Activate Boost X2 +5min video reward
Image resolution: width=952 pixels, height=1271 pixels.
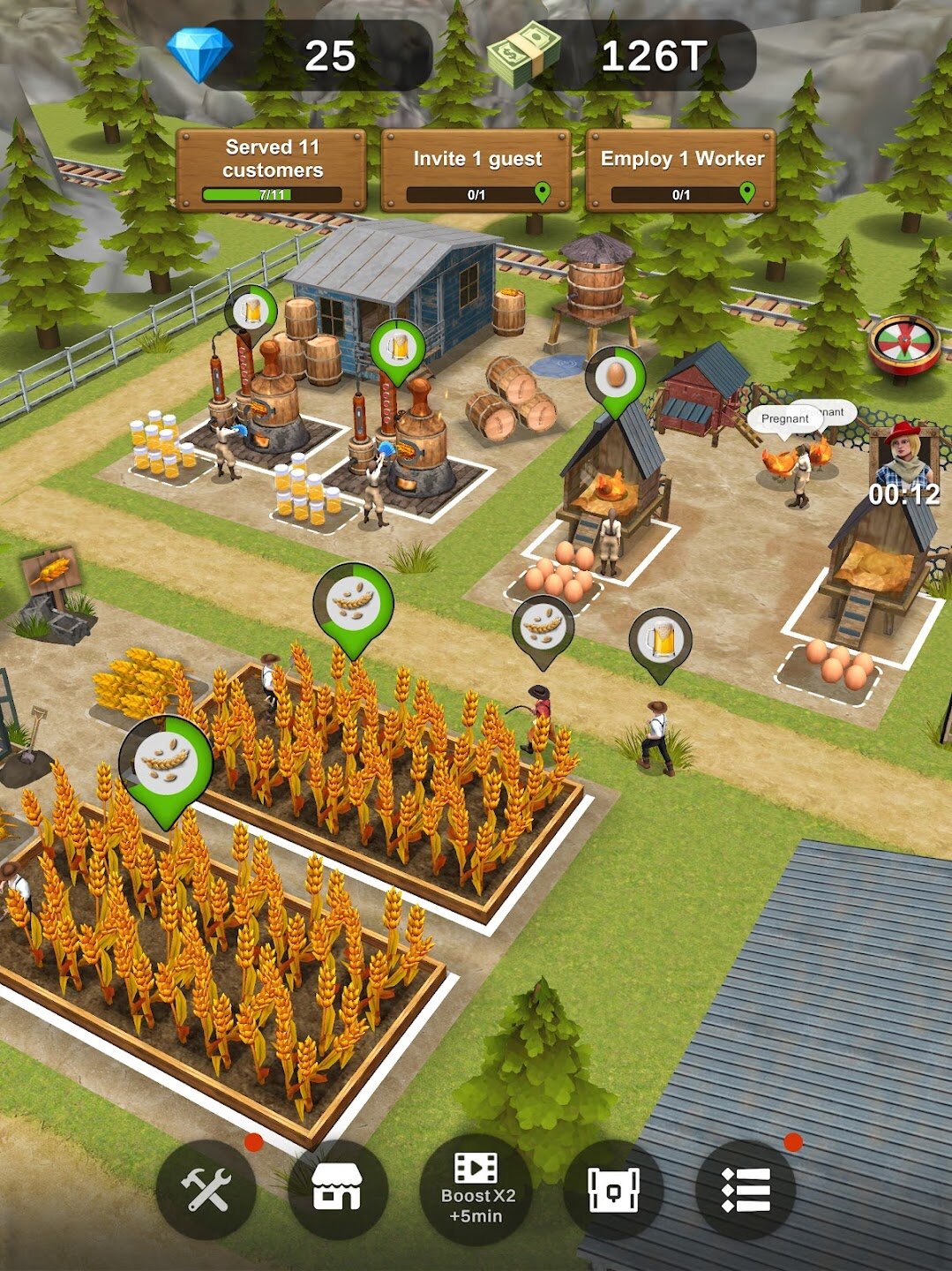tap(476, 1190)
